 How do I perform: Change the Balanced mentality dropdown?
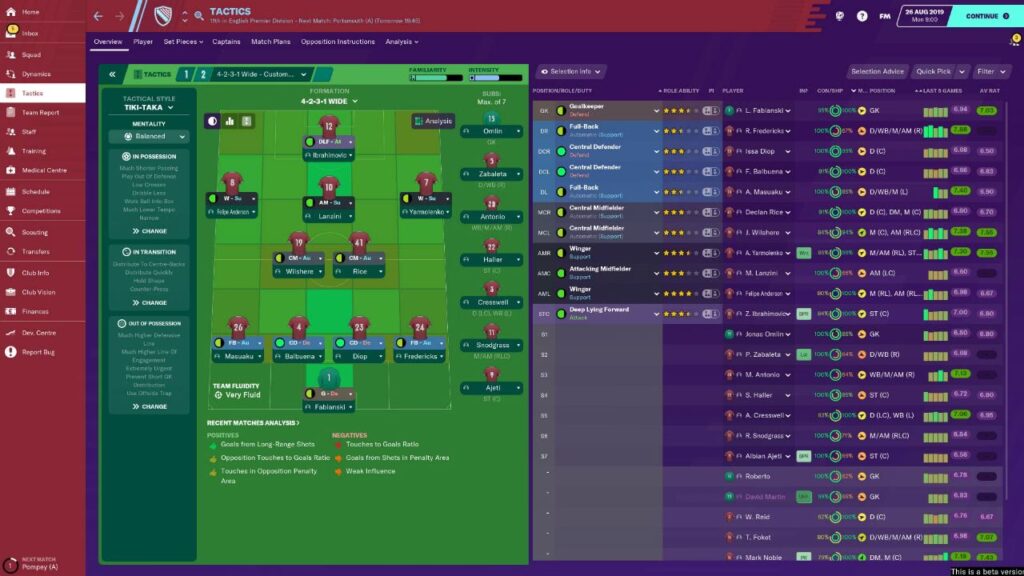tap(148, 137)
